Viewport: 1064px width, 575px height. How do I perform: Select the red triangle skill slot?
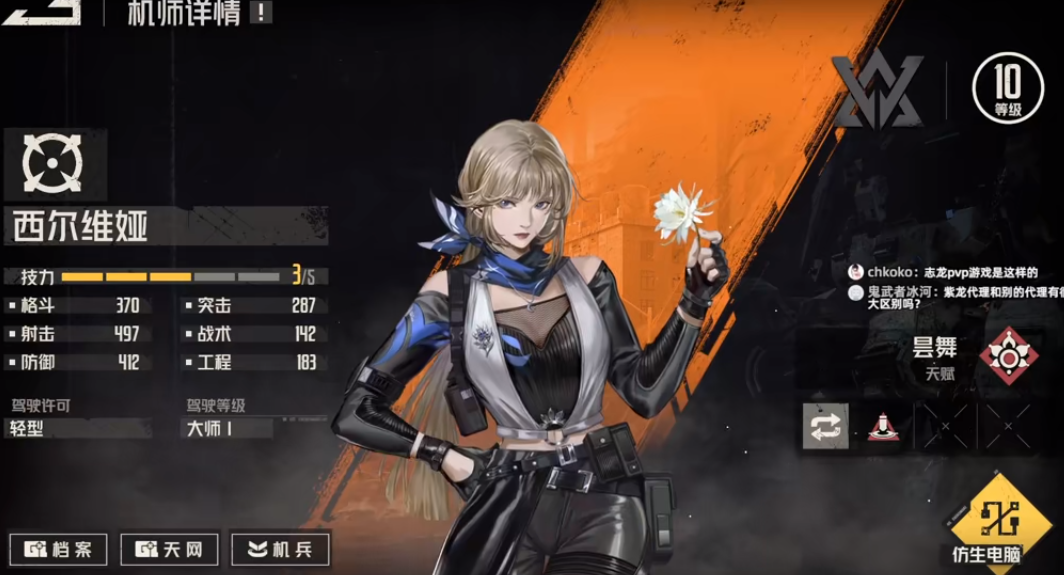click(883, 427)
